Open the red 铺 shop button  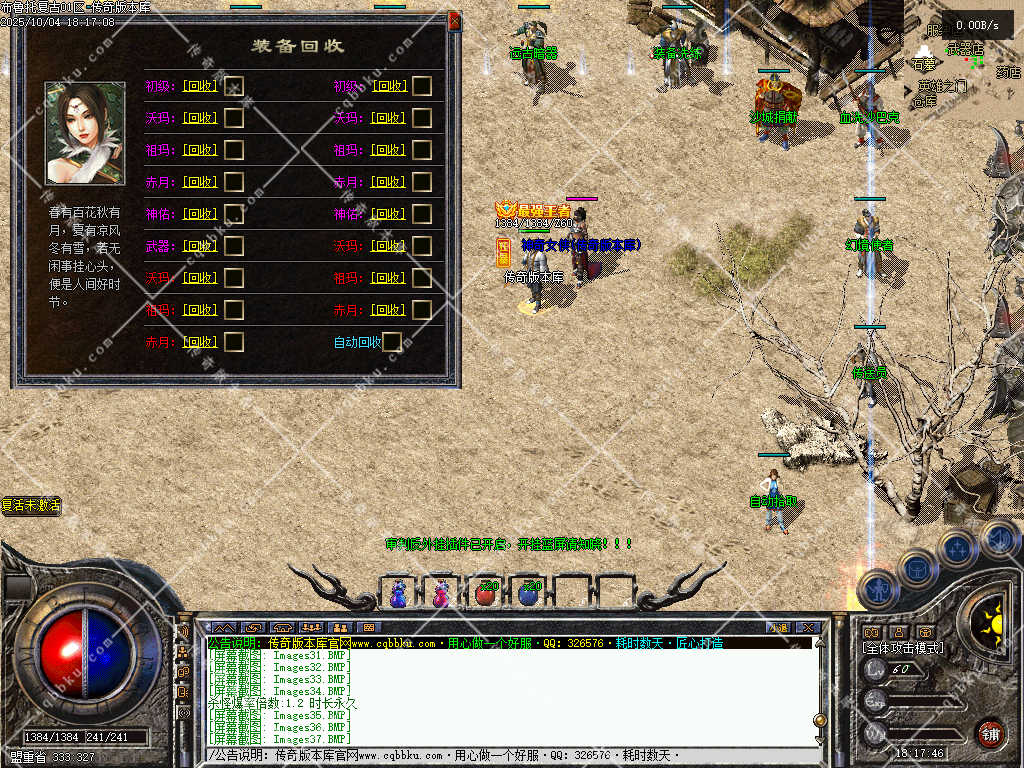[990, 733]
